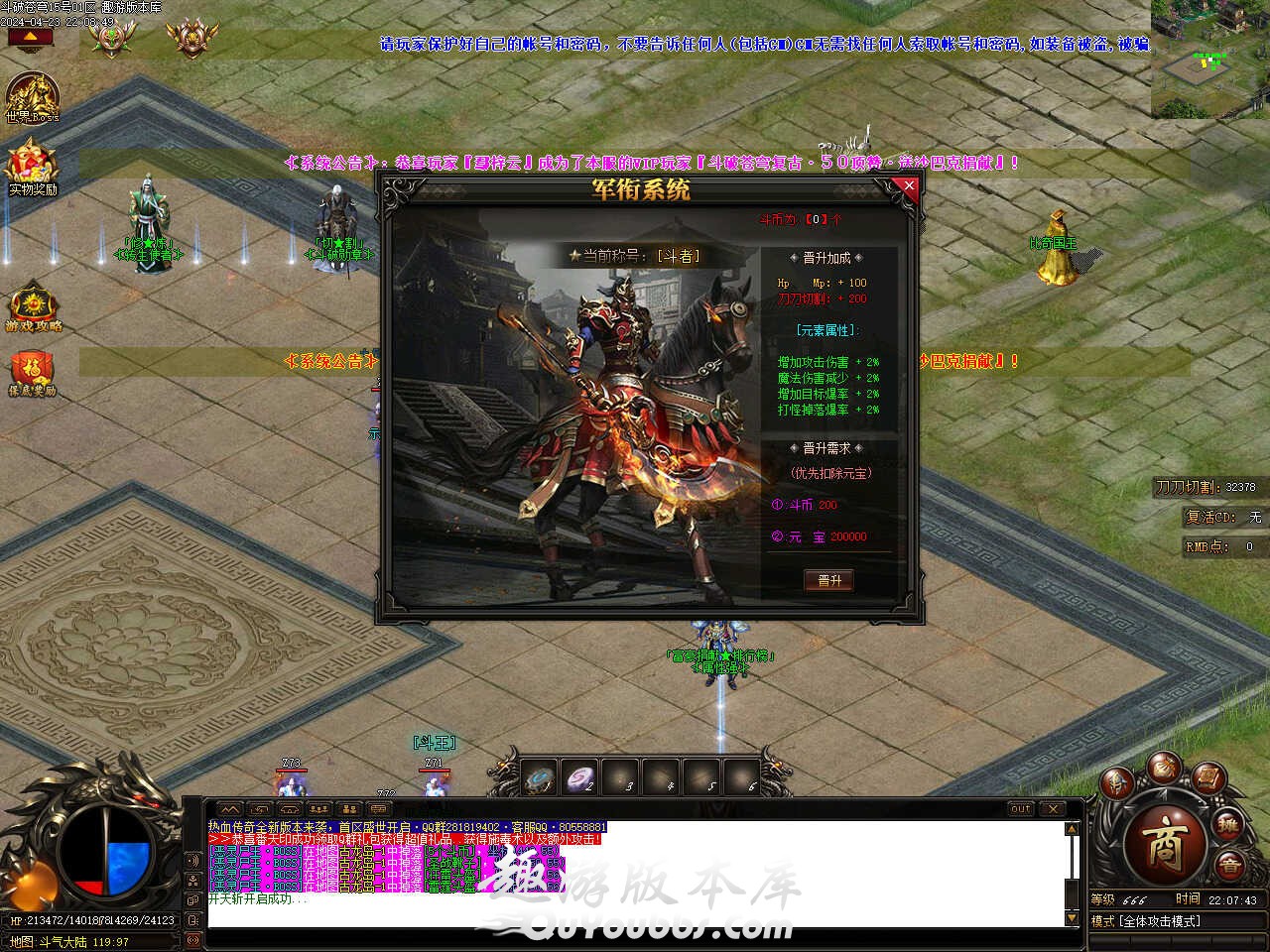Open the 保底奖励 icon
The image size is (1270, 952).
point(32,373)
